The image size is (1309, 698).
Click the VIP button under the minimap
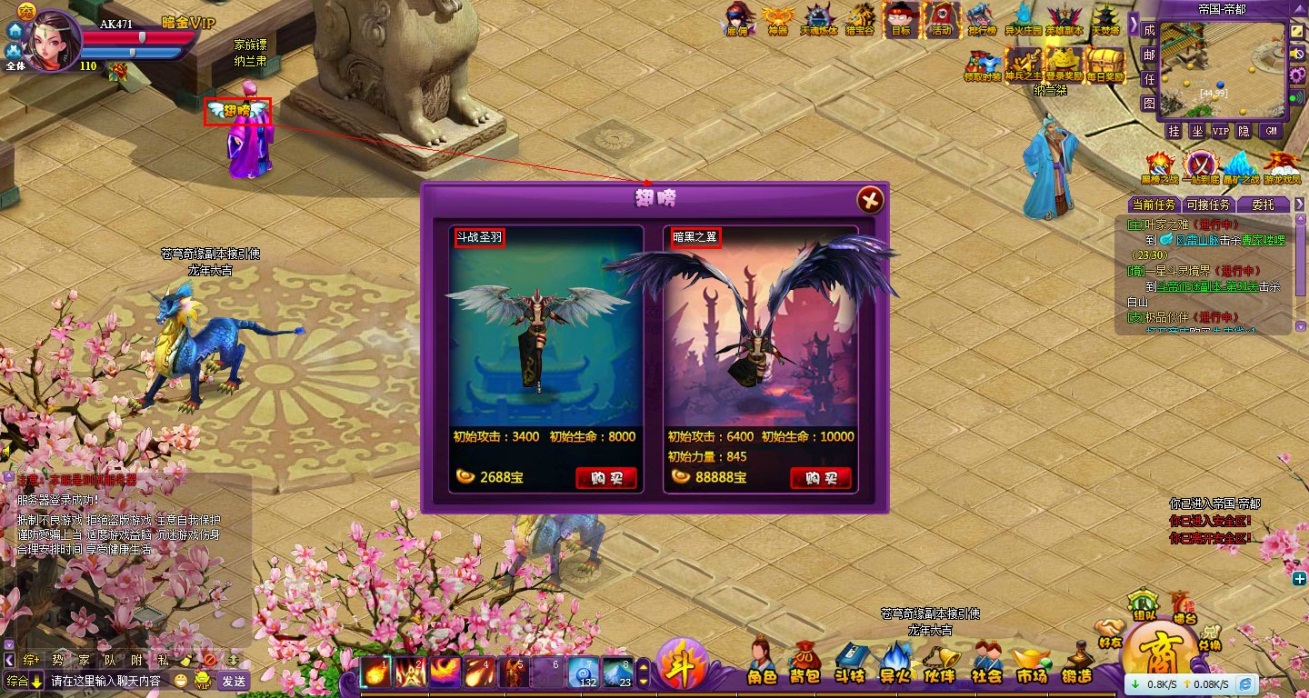pos(1220,131)
